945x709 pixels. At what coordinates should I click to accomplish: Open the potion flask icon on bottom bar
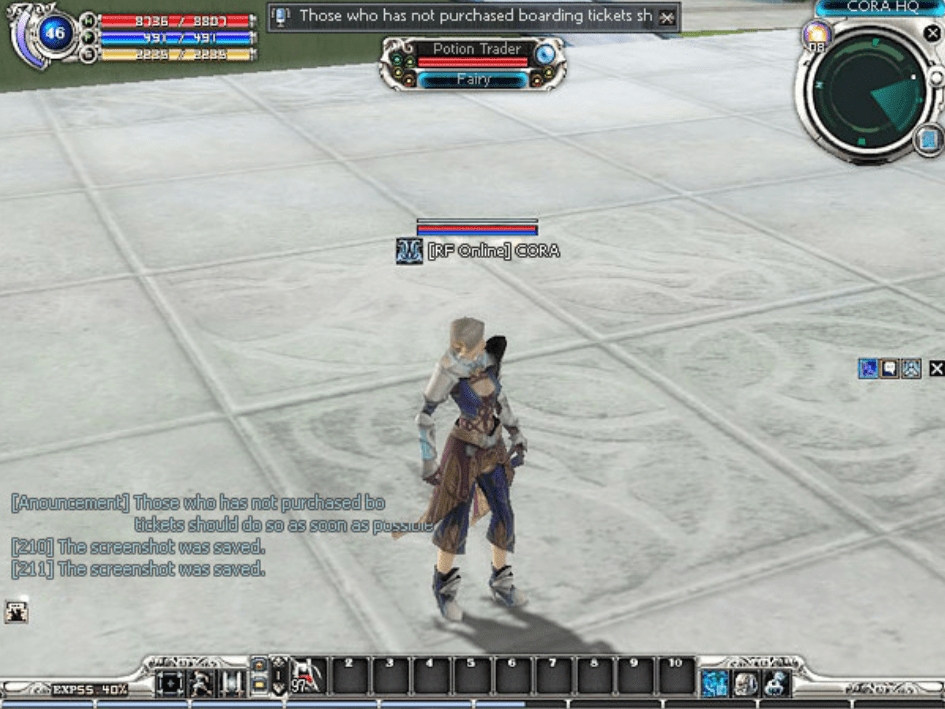[x=775, y=683]
